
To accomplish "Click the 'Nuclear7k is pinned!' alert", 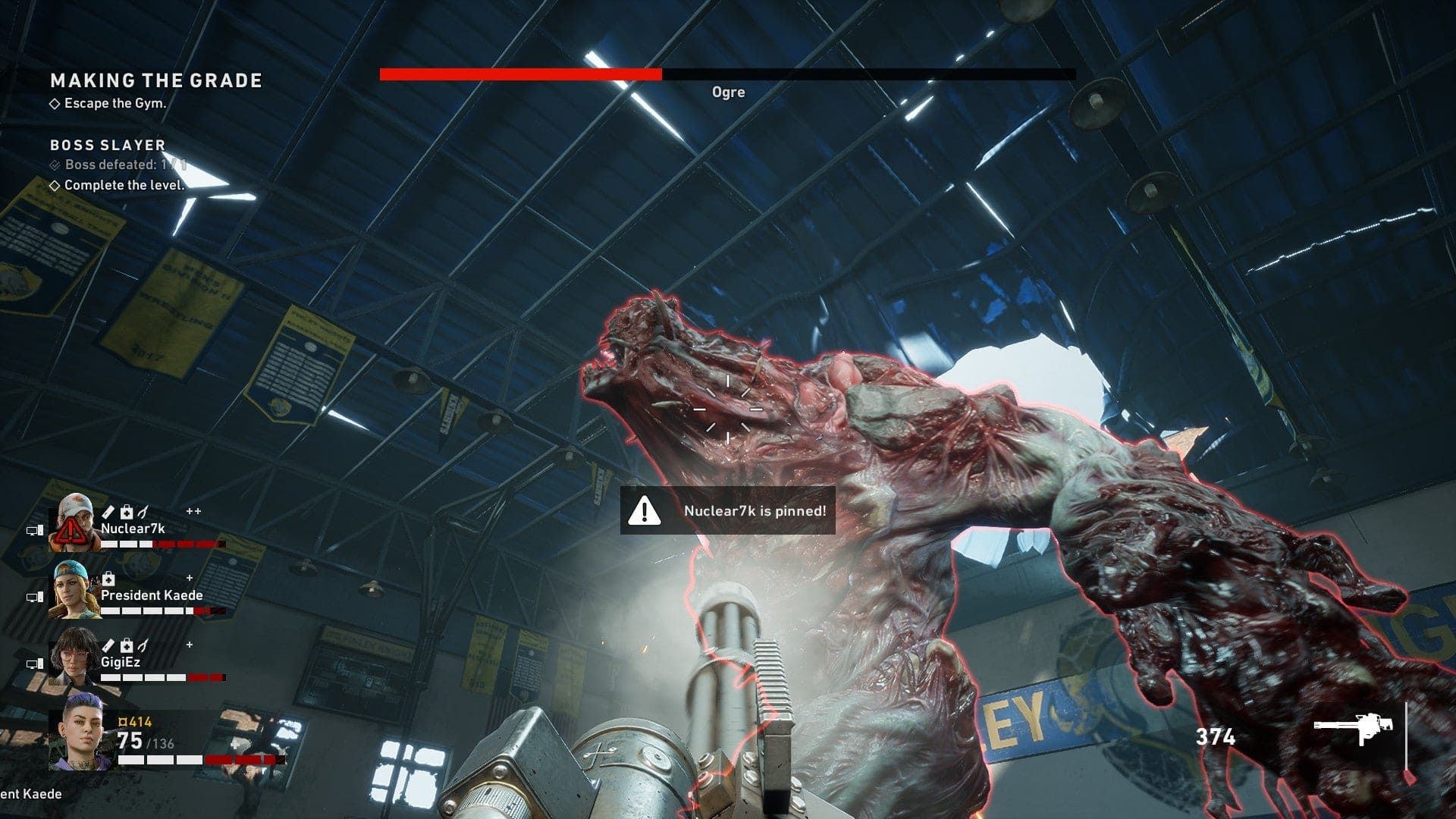I will 728,510.
